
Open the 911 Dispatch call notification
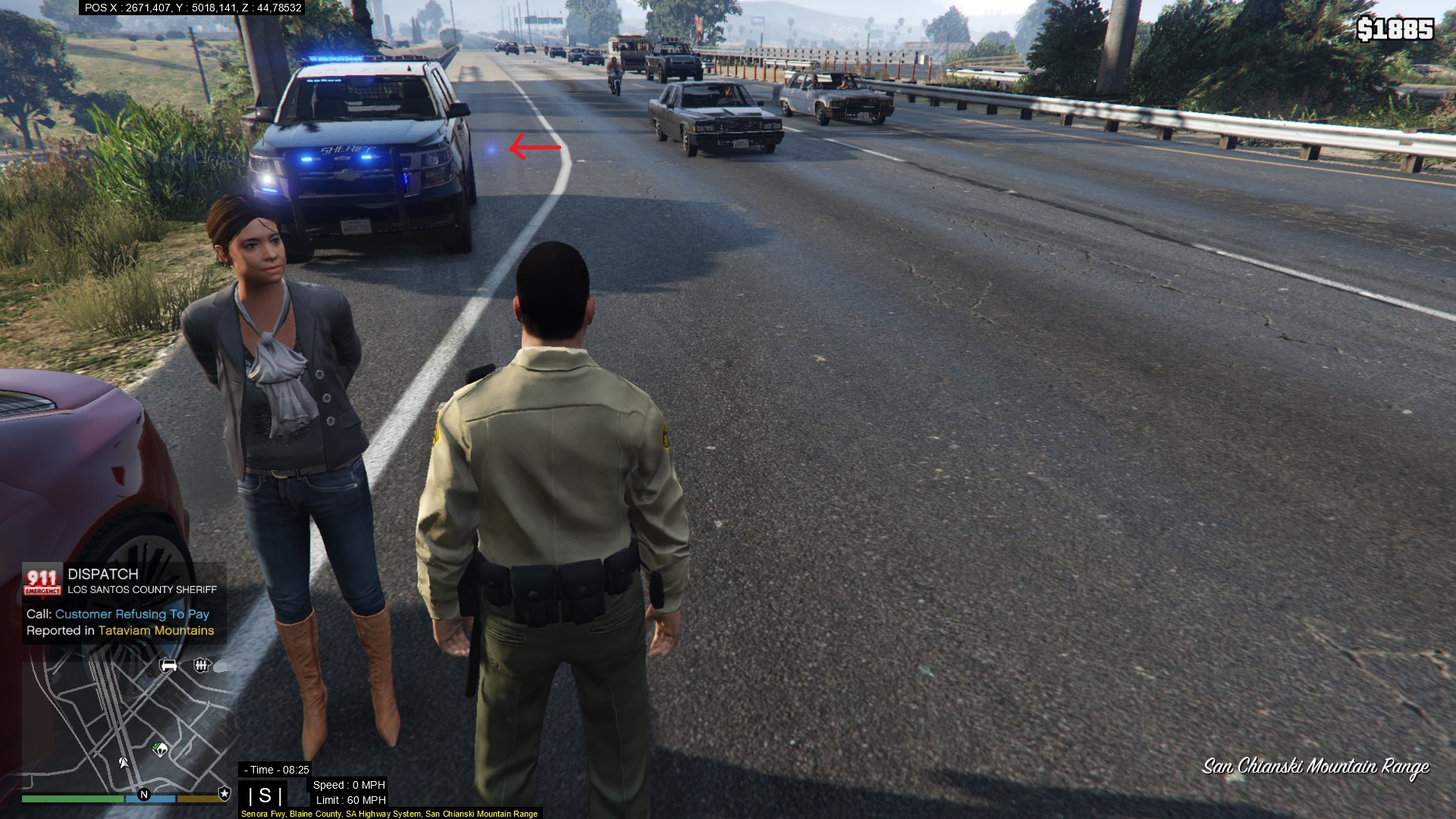coord(124,603)
